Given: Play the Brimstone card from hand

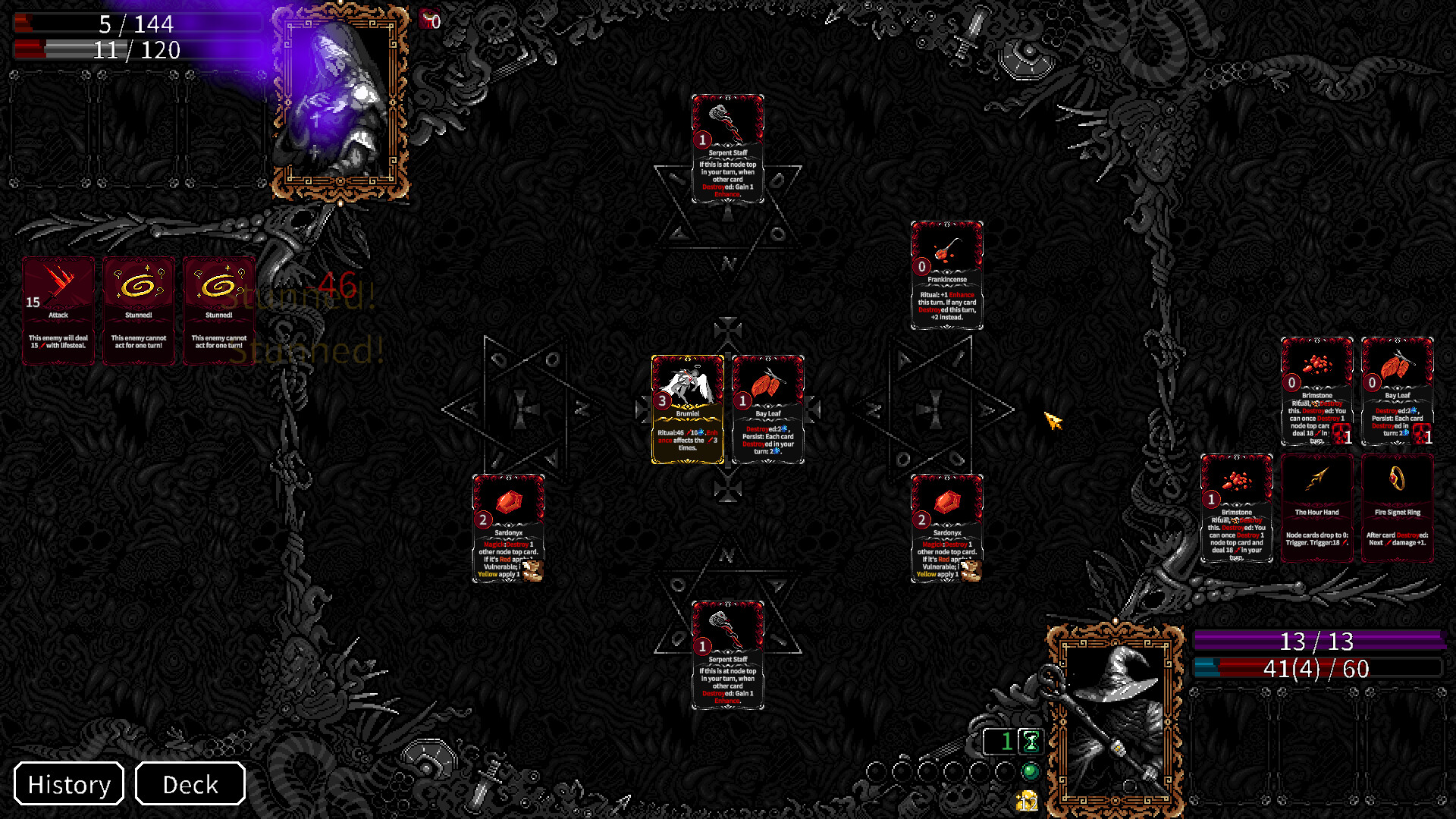Looking at the screenshot, I should coord(1236,508).
